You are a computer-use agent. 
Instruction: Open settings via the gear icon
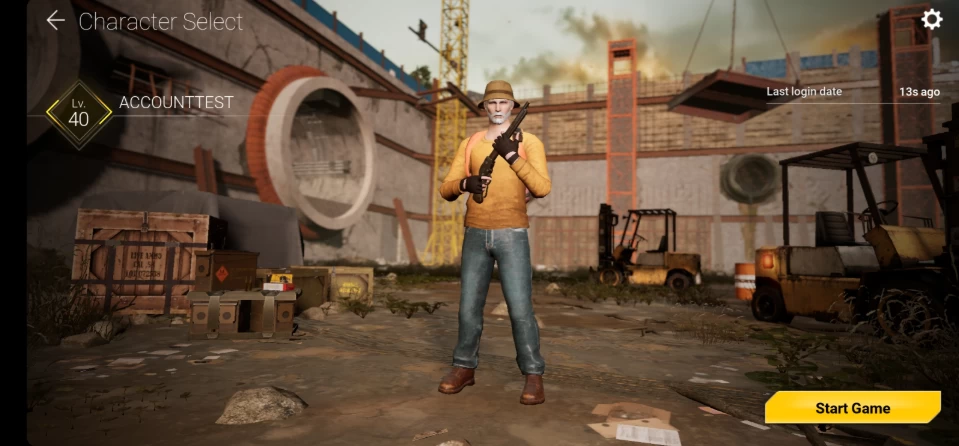pos(931,20)
